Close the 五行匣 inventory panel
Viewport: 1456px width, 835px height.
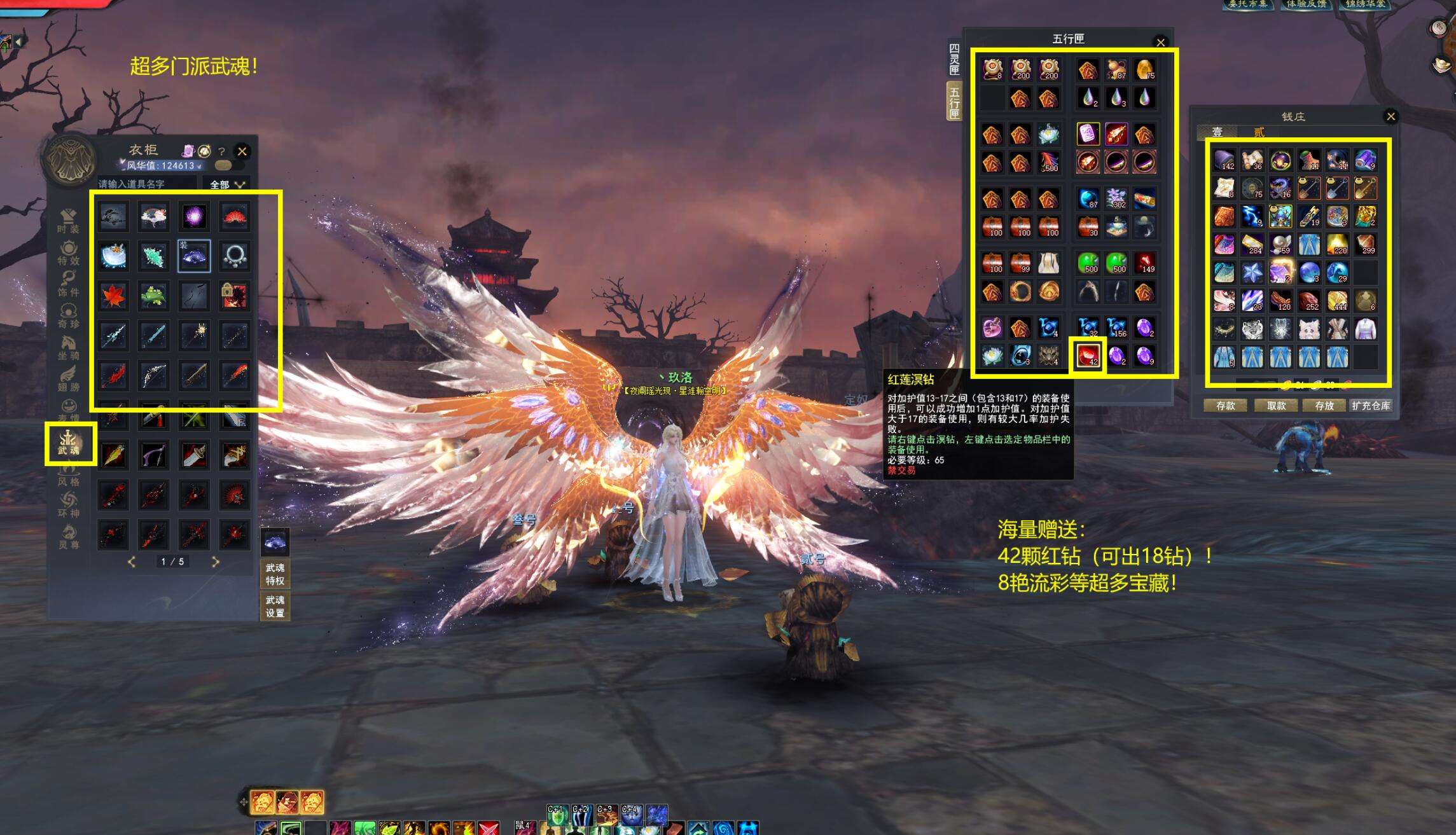tap(1160, 43)
